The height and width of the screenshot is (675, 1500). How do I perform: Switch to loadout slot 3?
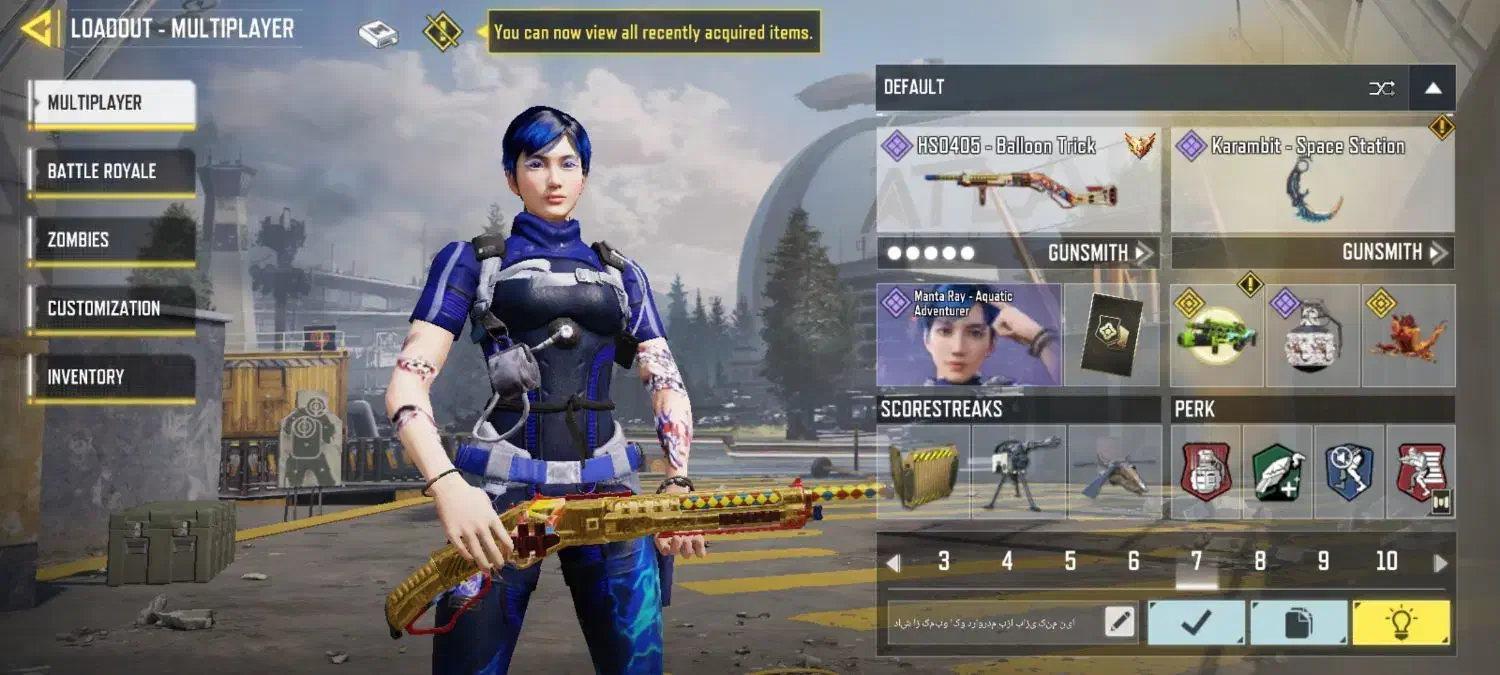[944, 562]
